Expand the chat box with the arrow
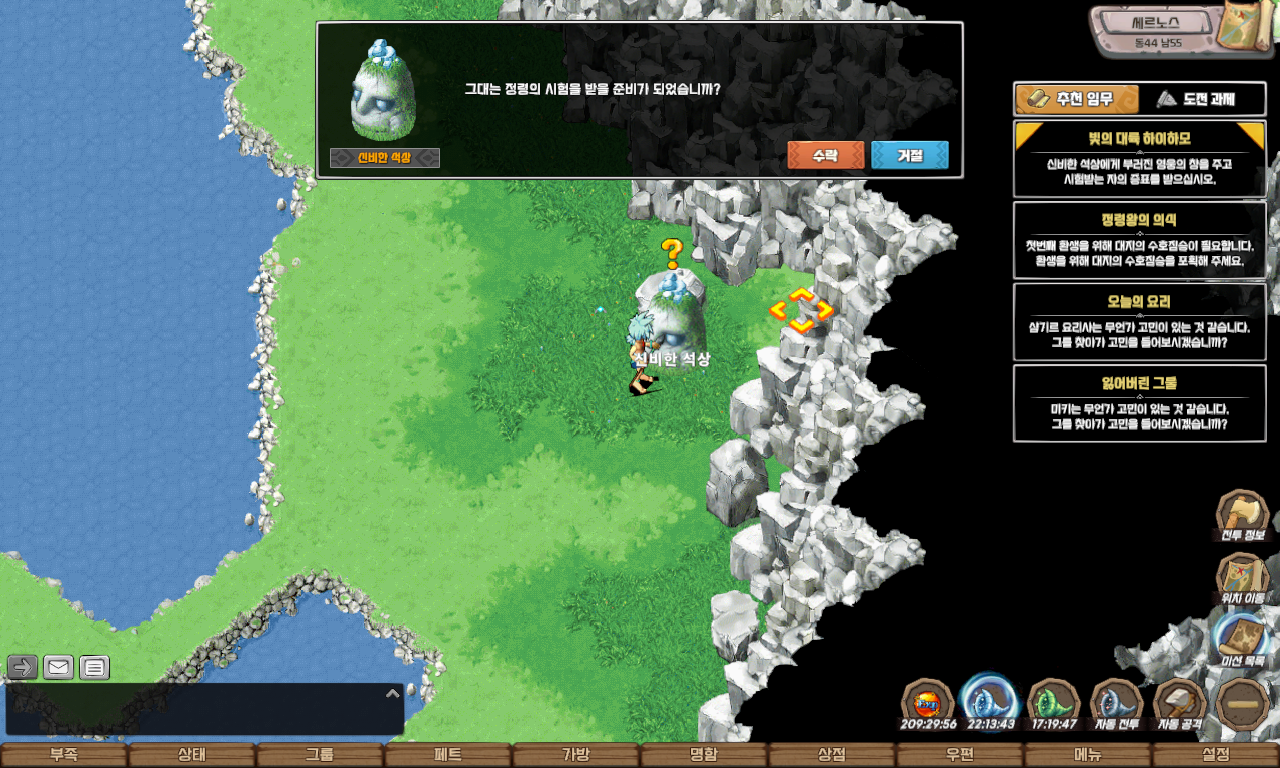The width and height of the screenshot is (1280, 768). click(x=392, y=693)
